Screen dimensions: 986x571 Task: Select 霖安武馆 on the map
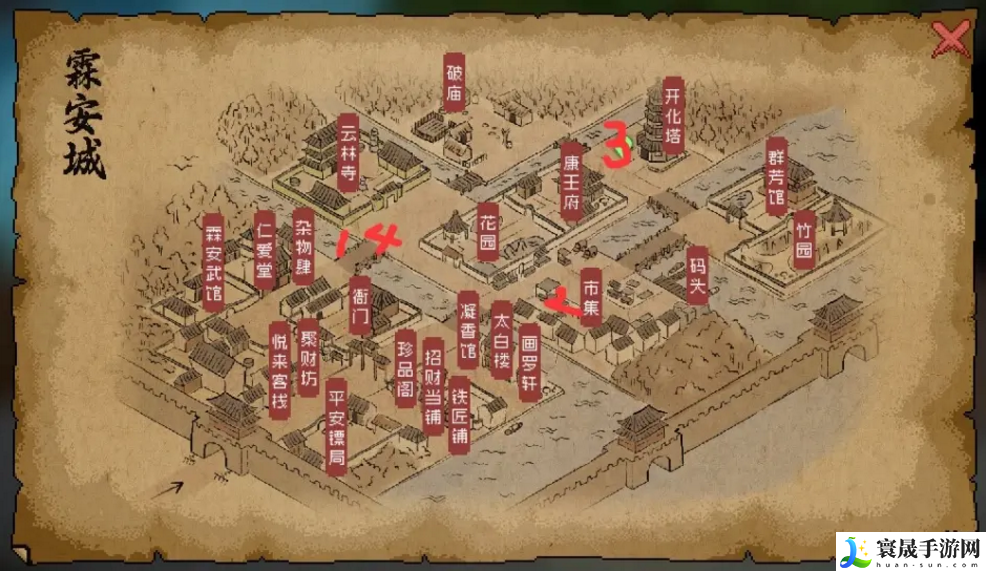tap(212, 262)
